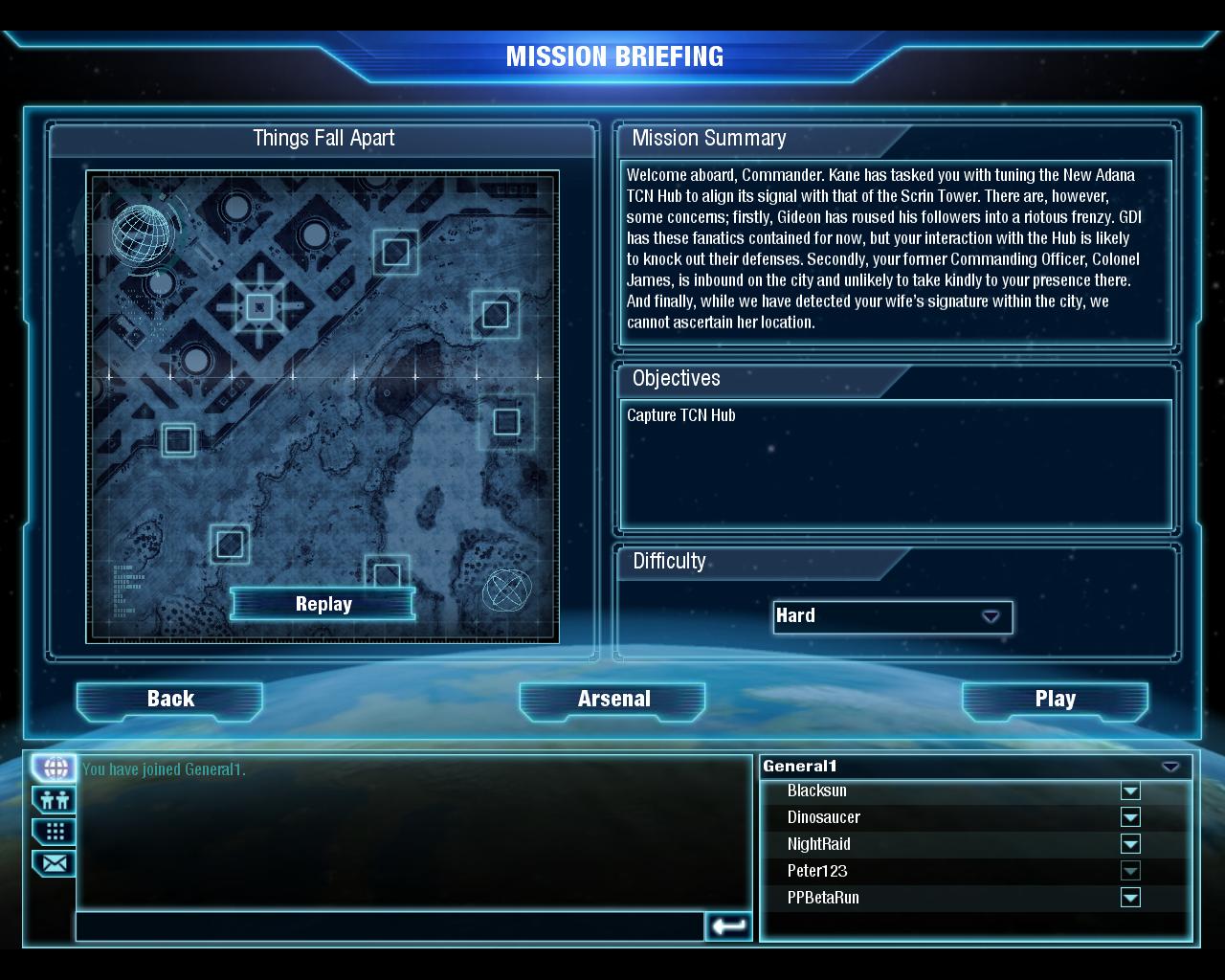Watch the mission Replay

(x=323, y=604)
